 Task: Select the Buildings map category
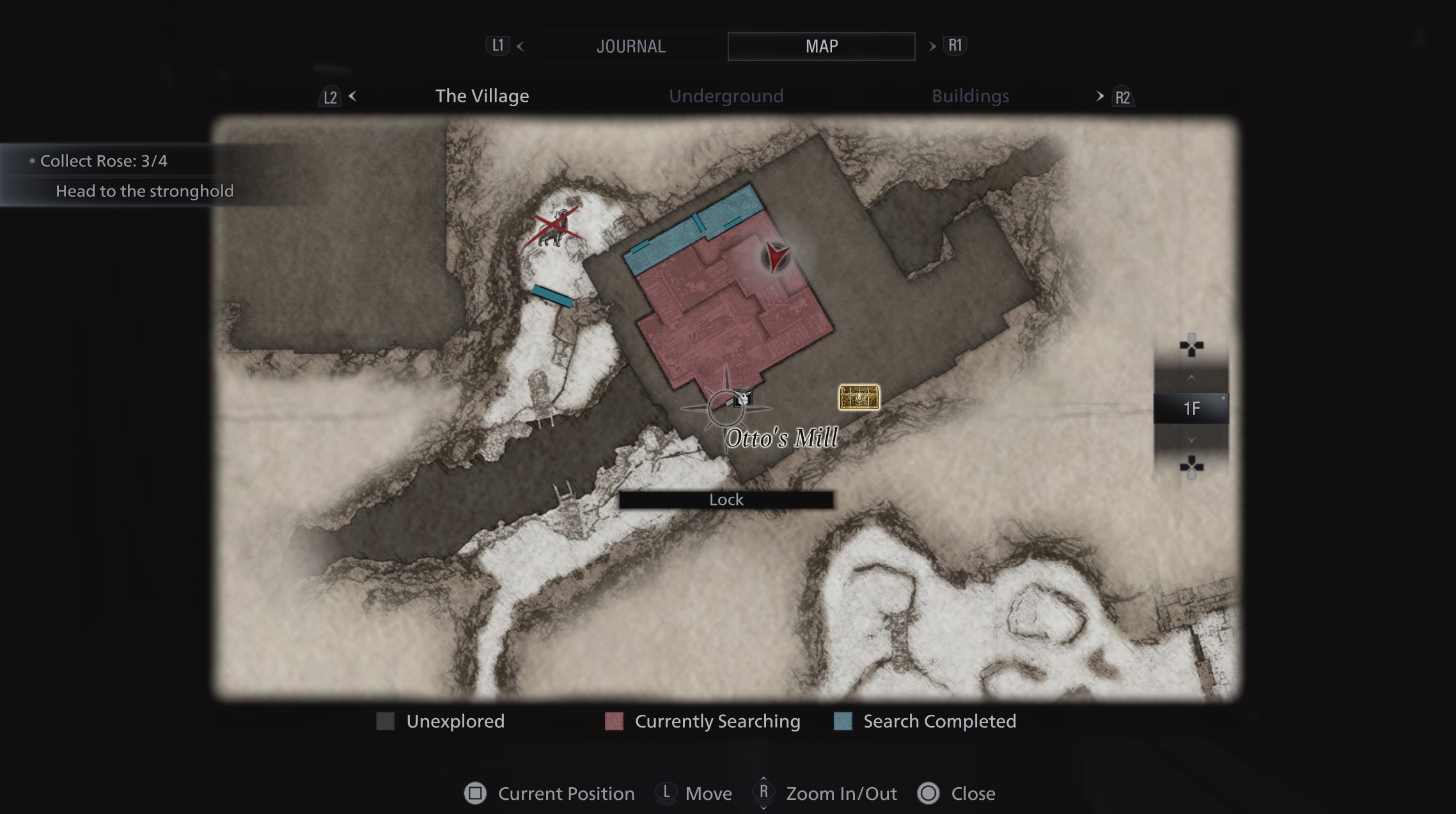point(969,95)
